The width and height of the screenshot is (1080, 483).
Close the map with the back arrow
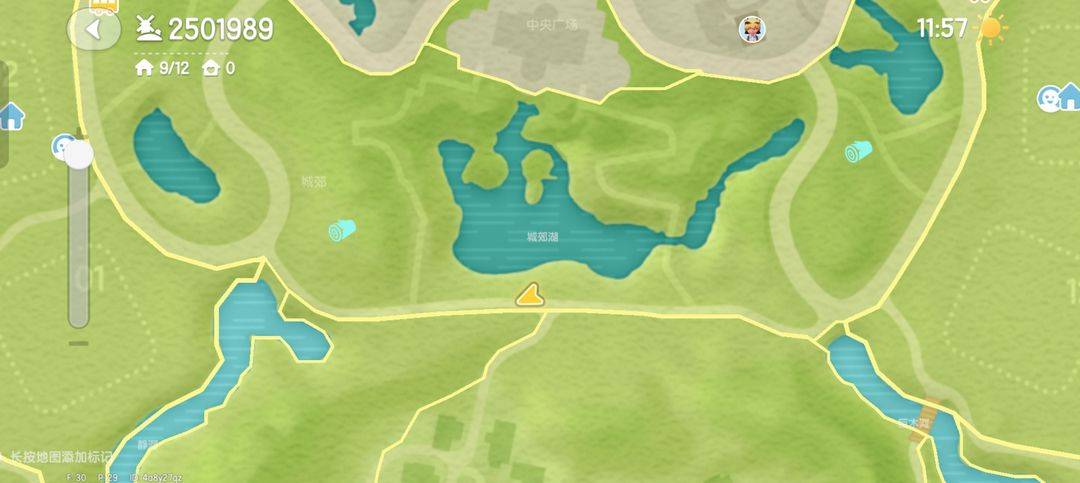coord(93,29)
